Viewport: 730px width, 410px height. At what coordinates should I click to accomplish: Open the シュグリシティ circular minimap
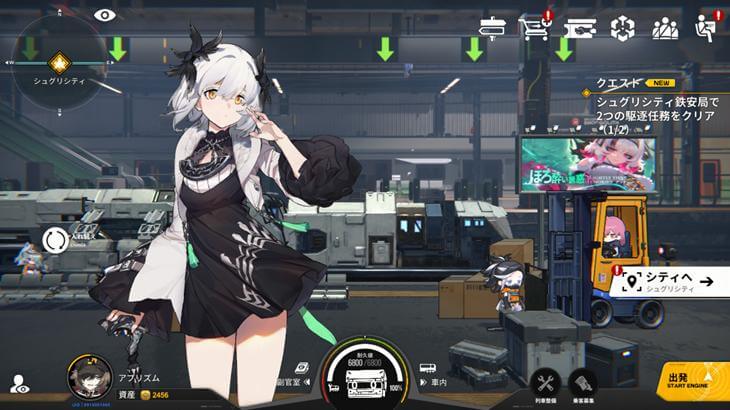(x=57, y=62)
